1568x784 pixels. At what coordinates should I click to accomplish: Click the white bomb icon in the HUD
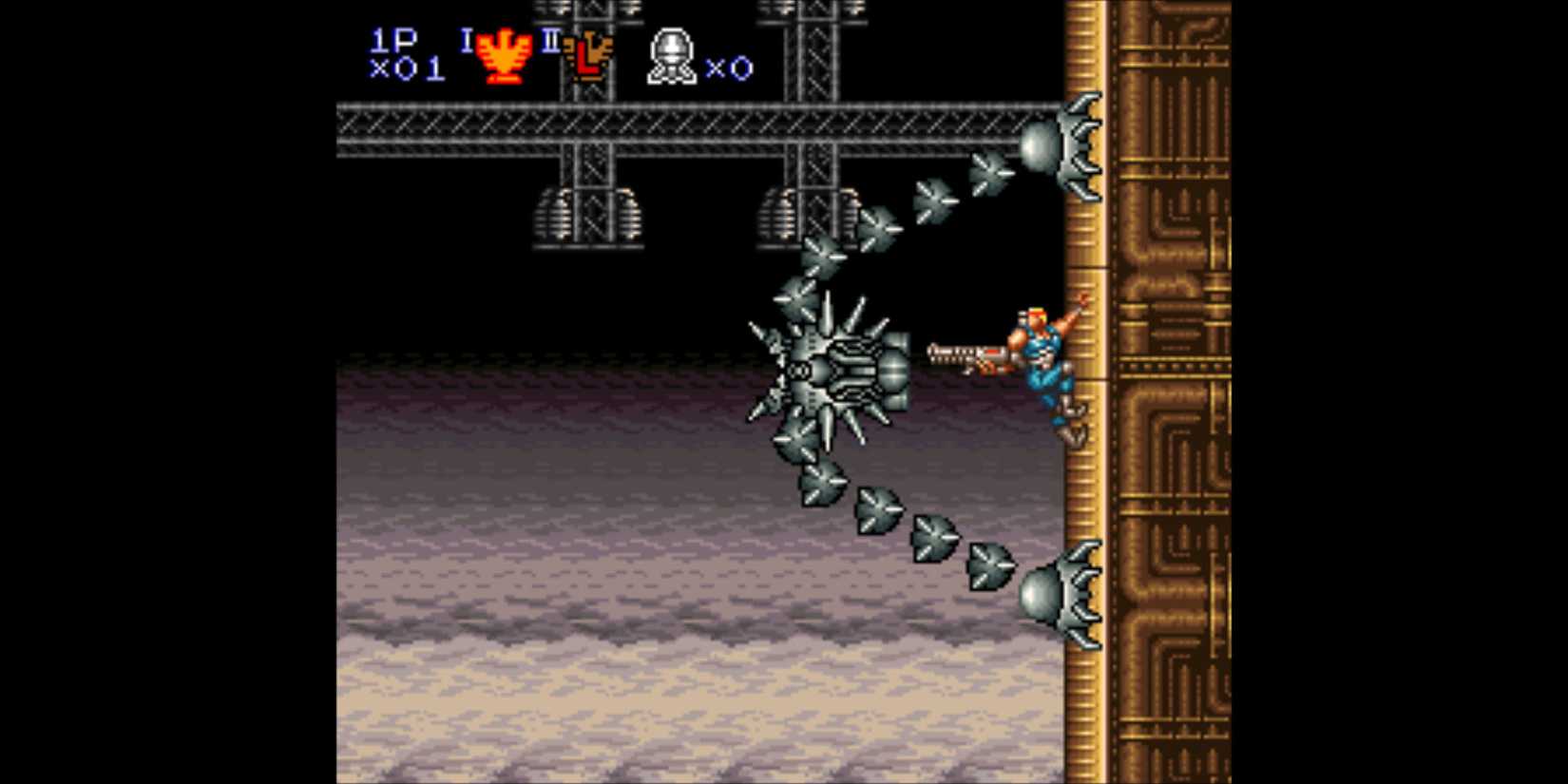tap(671, 55)
